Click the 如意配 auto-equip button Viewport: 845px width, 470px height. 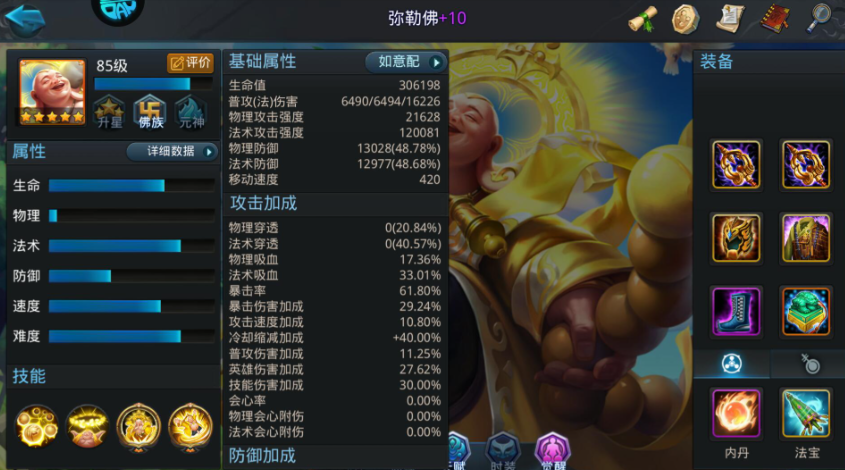[x=405, y=62]
